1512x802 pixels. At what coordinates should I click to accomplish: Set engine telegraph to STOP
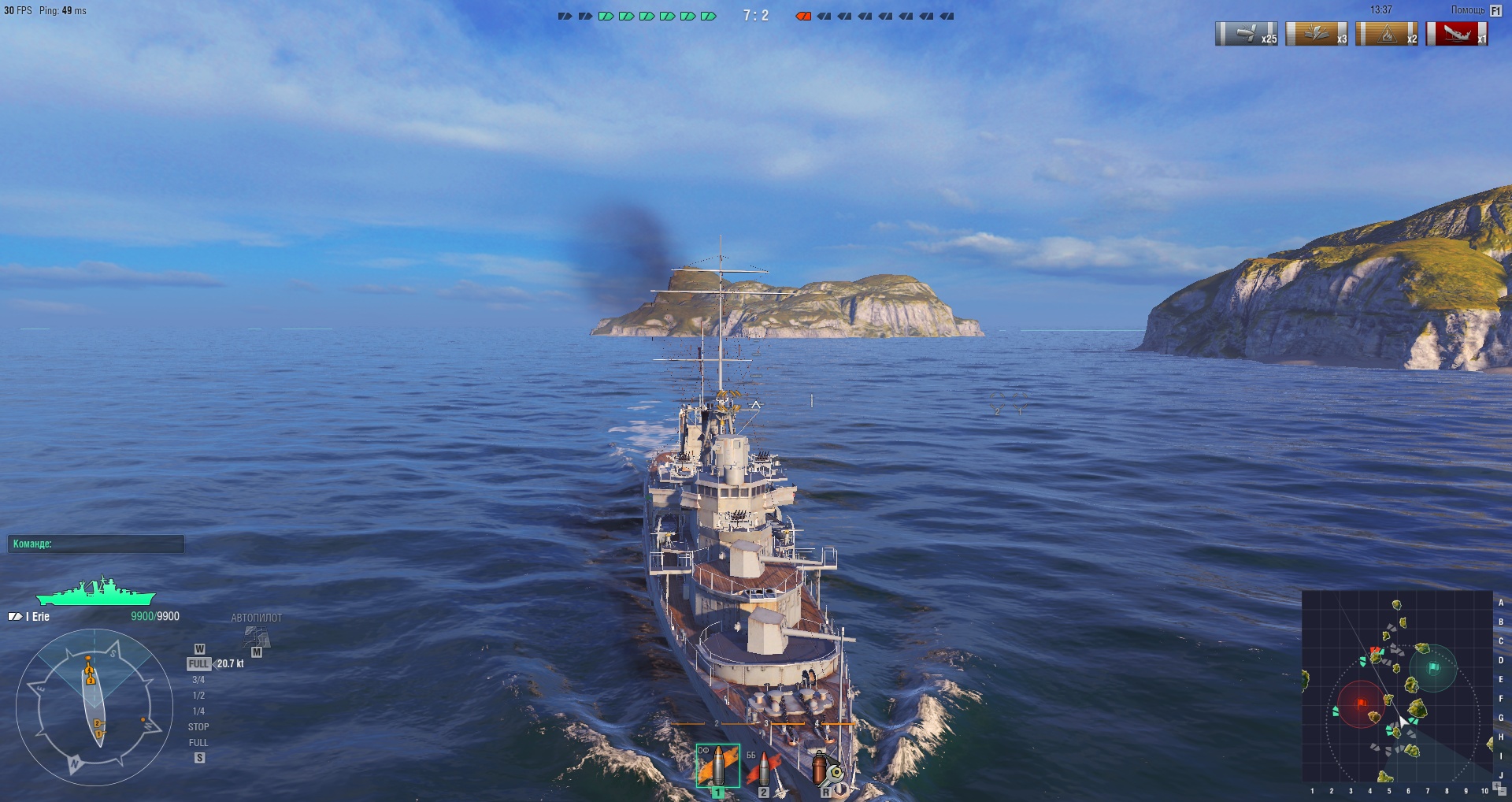(198, 727)
